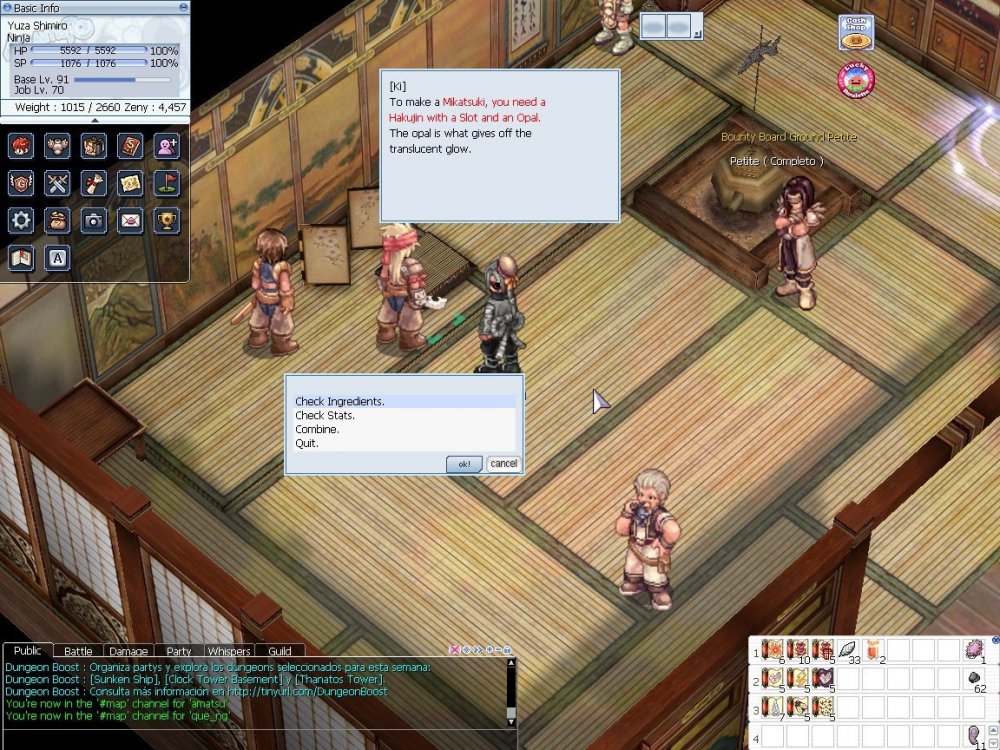
Task: Open the Cash Shop button
Action: click(x=856, y=30)
